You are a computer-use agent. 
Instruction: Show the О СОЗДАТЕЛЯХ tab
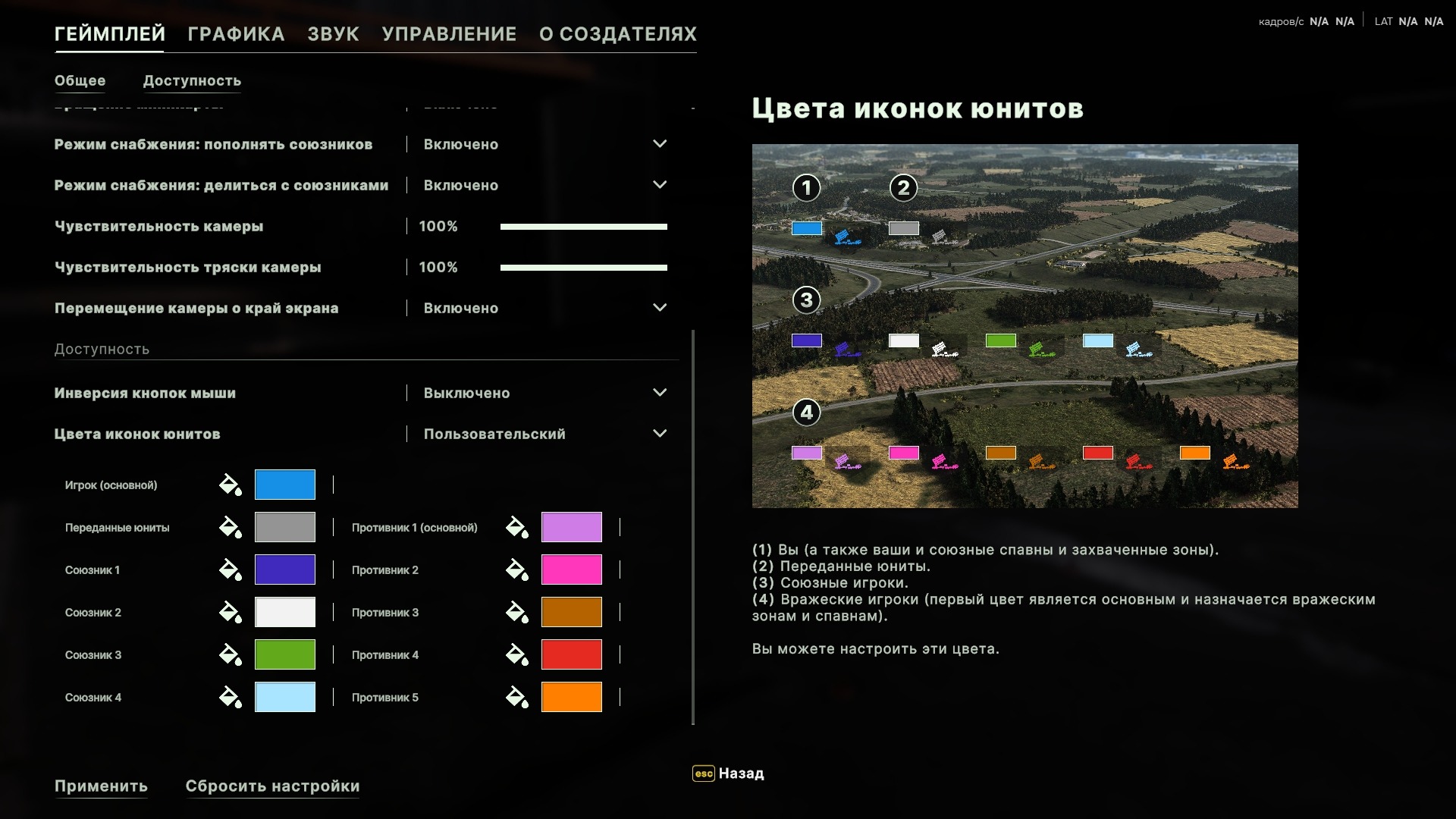pyautogui.click(x=617, y=34)
